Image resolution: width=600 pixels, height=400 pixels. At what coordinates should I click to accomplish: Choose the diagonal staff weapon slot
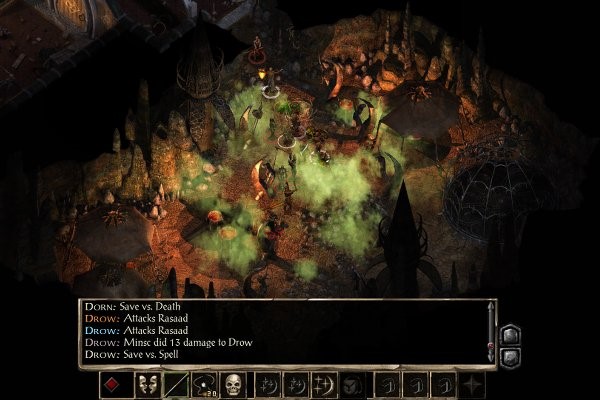[x=176, y=384]
